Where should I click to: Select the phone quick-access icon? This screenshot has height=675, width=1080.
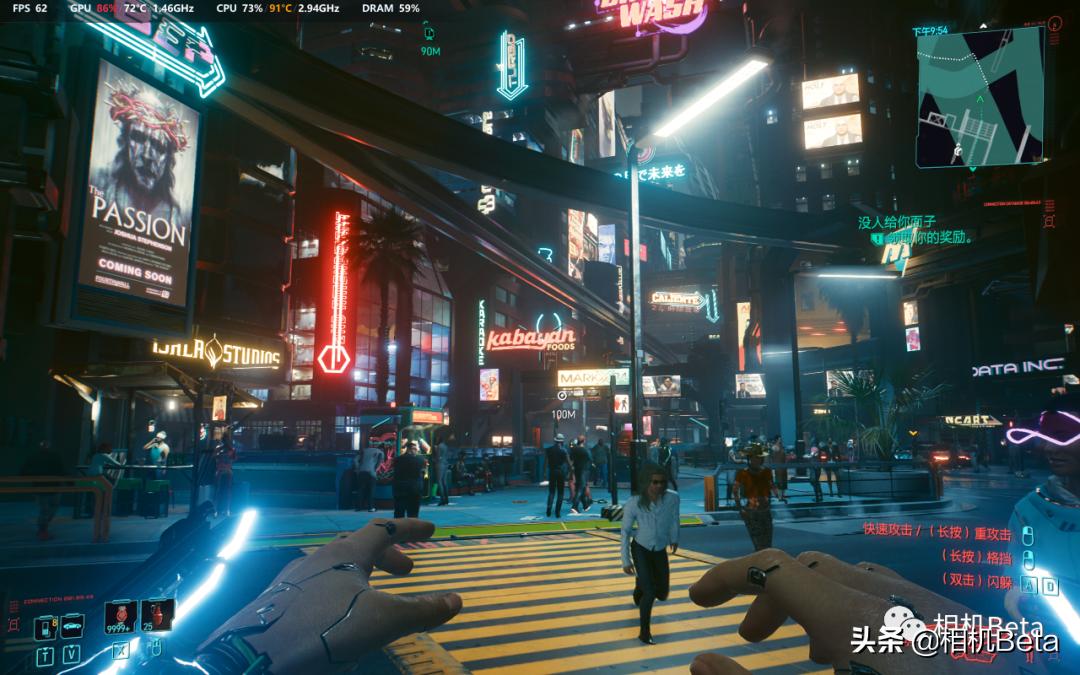tap(45, 628)
